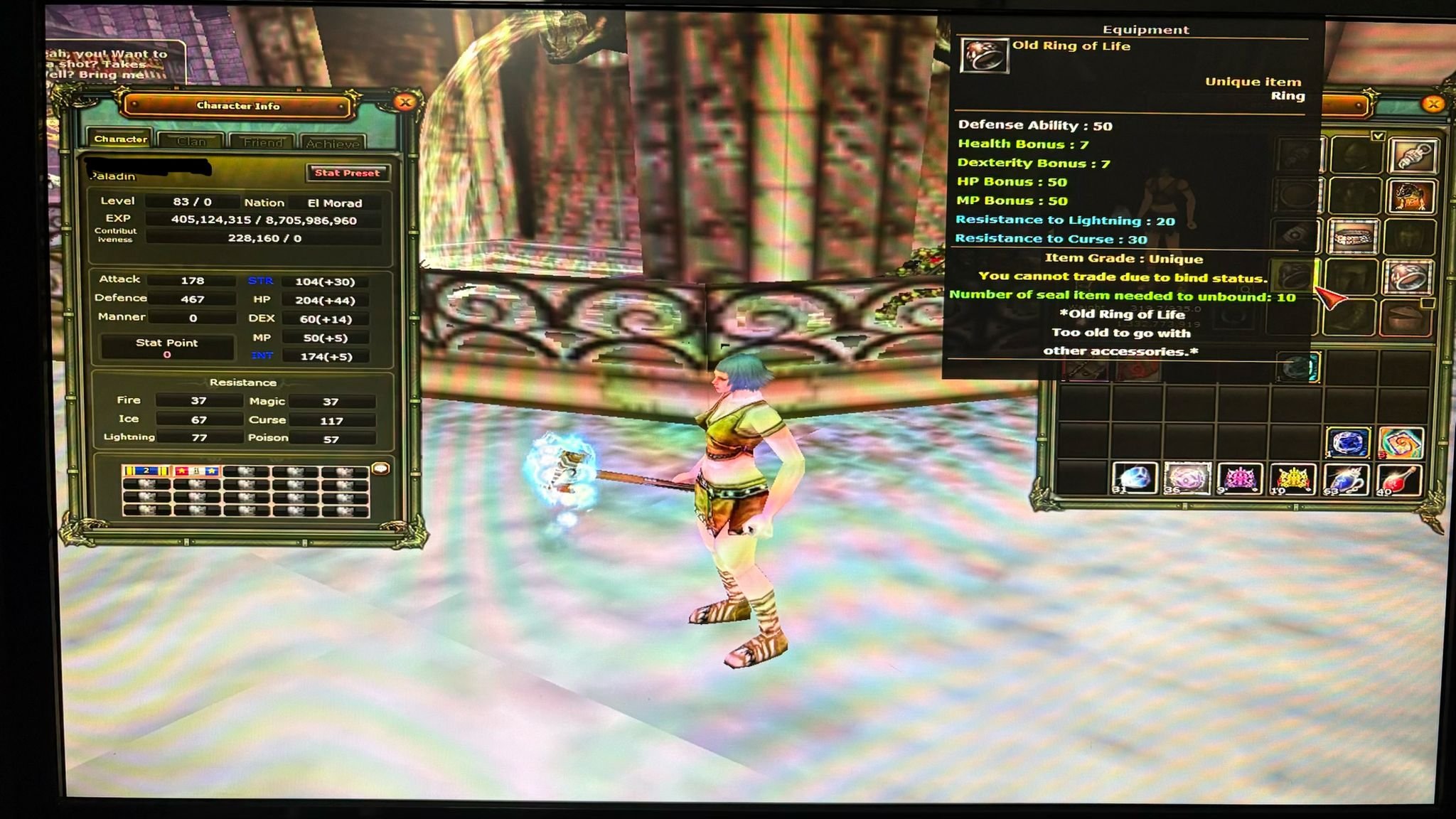1456x819 pixels.
Task: Click the purple magic bag stack of 36
Action: 1187,479
